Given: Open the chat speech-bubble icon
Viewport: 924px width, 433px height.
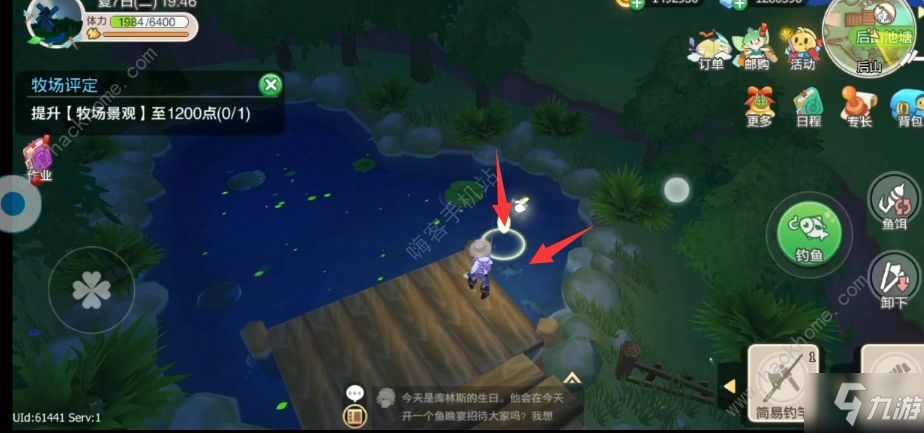Looking at the screenshot, I should click(352, 394).
